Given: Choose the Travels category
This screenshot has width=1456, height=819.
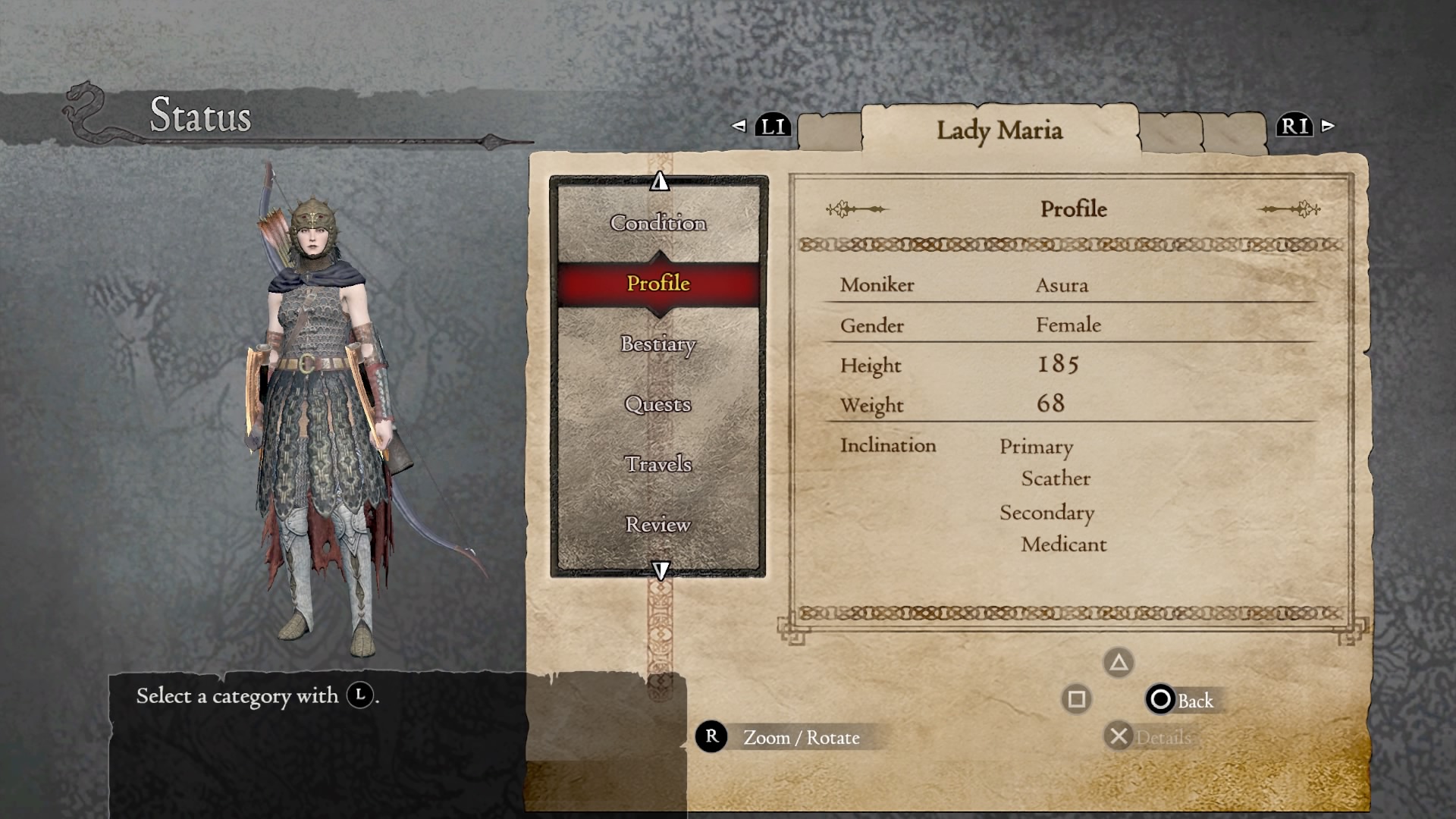Looking at the screenshot, I should point(657,464).
